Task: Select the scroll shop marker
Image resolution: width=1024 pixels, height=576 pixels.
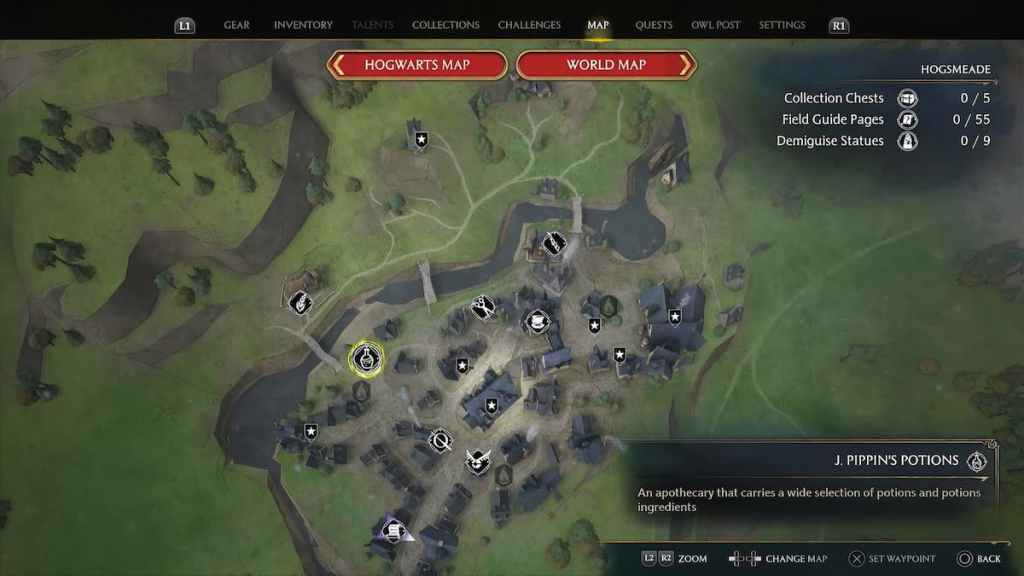Action: (394, 529)
